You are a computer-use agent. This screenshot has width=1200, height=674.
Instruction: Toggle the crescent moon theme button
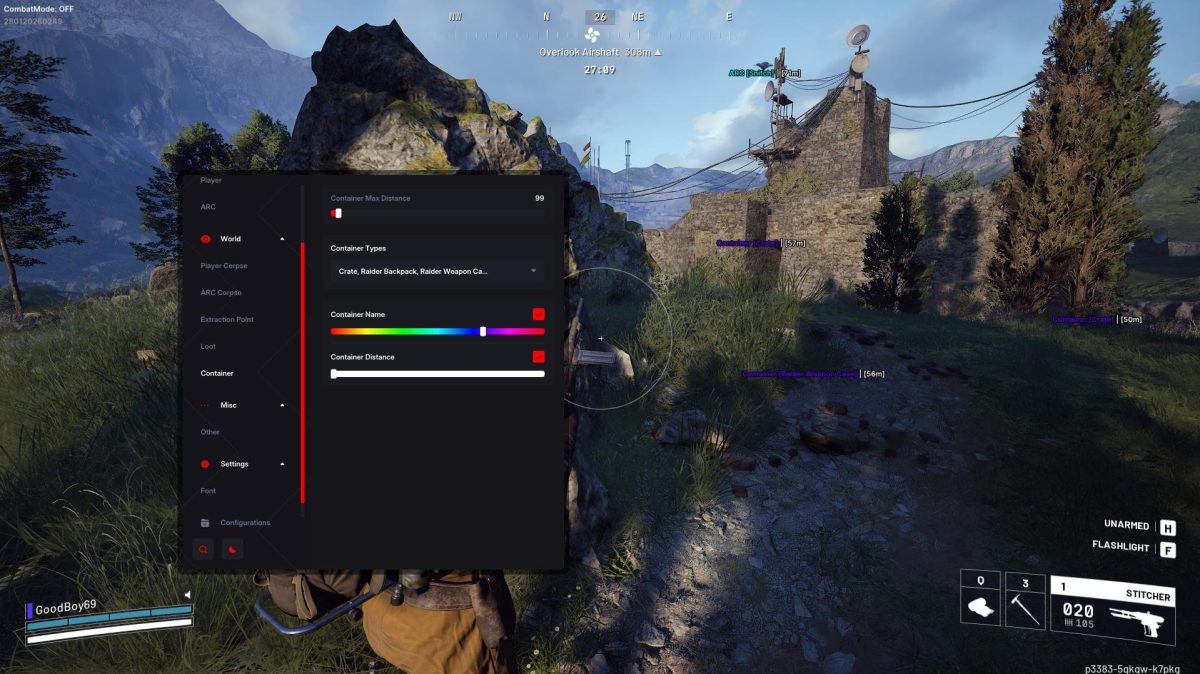[x=231, y=549]
